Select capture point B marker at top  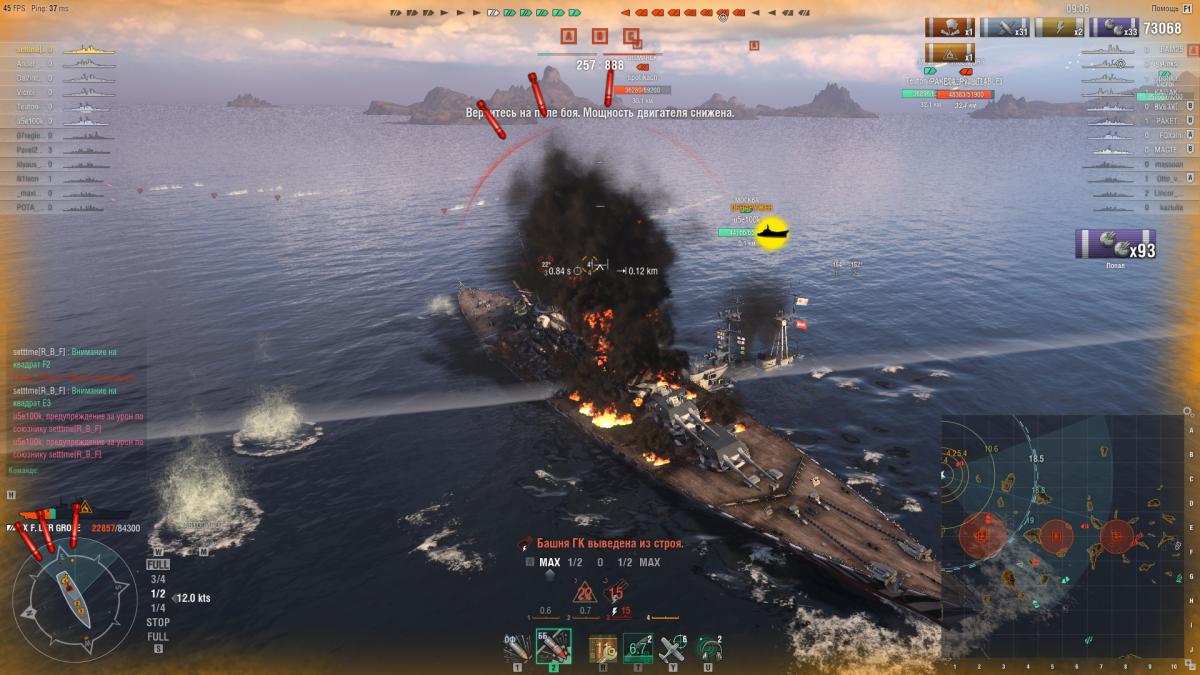click(x=600, y=37)
